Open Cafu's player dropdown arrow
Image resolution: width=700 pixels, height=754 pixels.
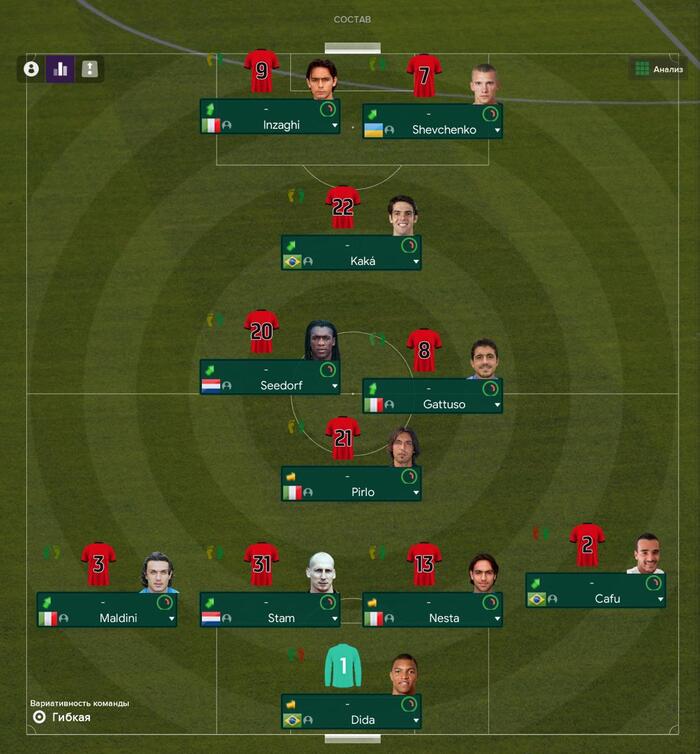pyautogui.click(x=660, y=599)
